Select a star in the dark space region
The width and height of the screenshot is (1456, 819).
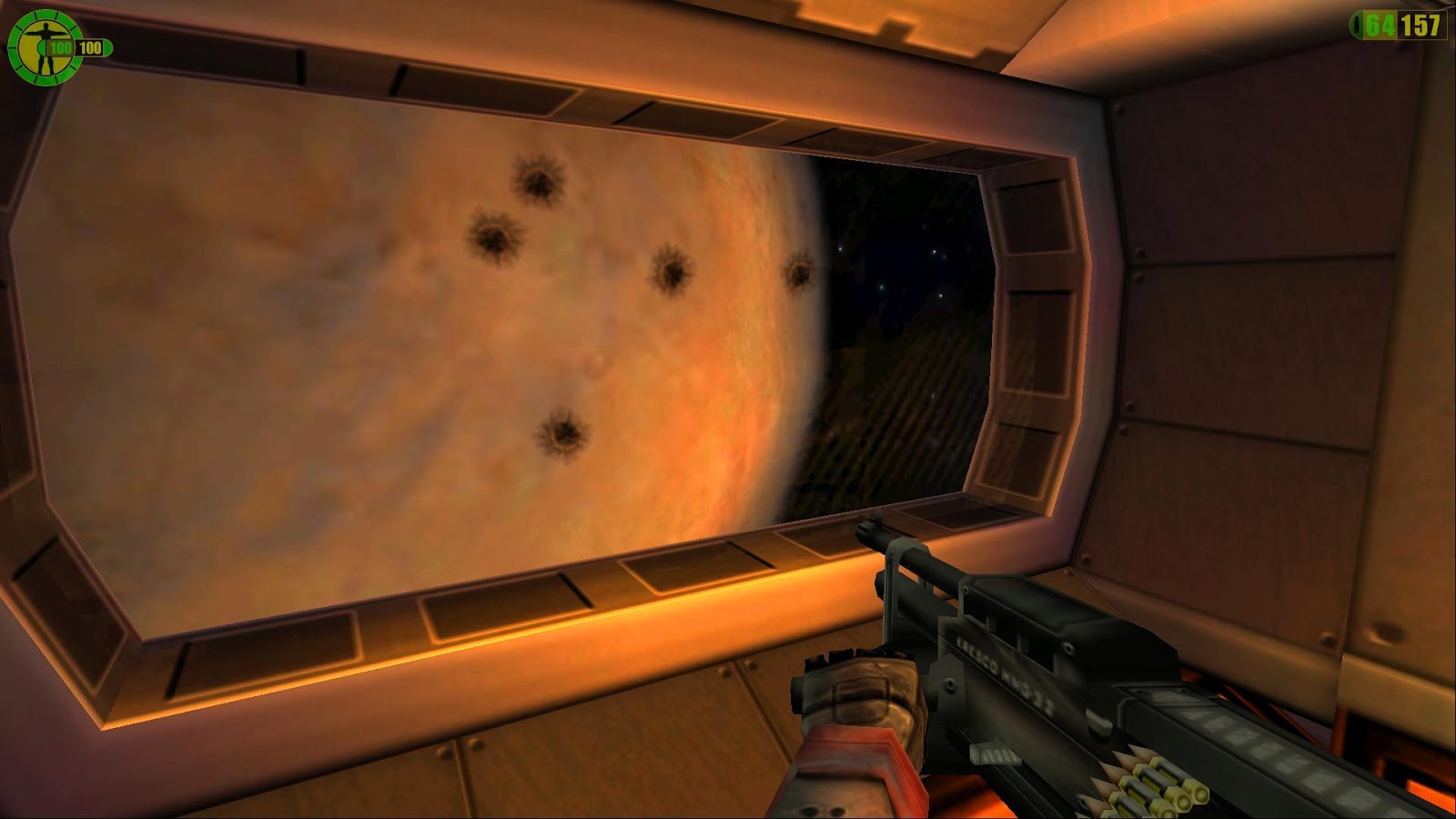[933, 250]
